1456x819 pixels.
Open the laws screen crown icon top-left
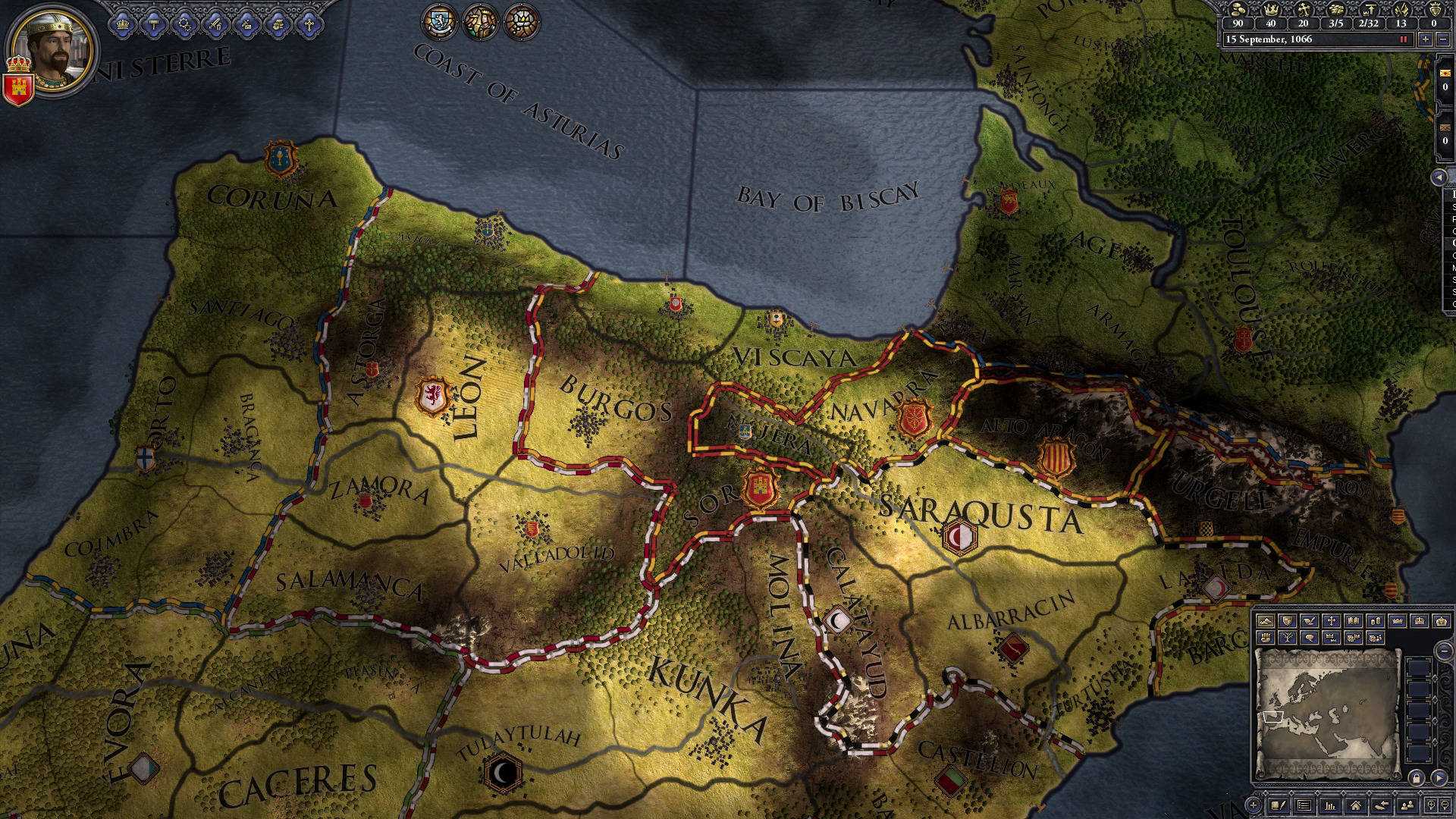click(x=123, y=24)
